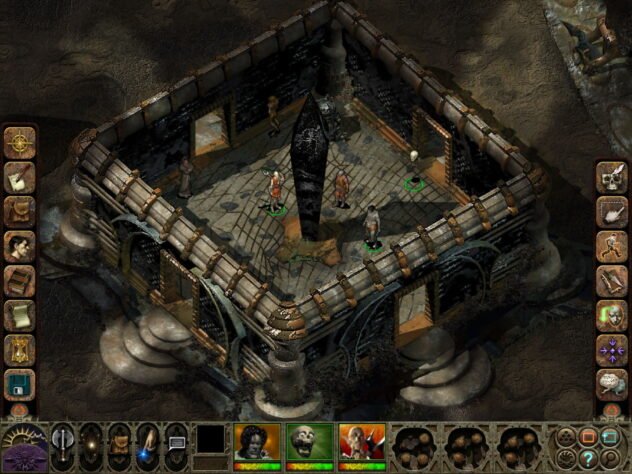Click the skull icon in right sidebar
This screenshot has height=474, width=632.
click(x=611, y=177)
